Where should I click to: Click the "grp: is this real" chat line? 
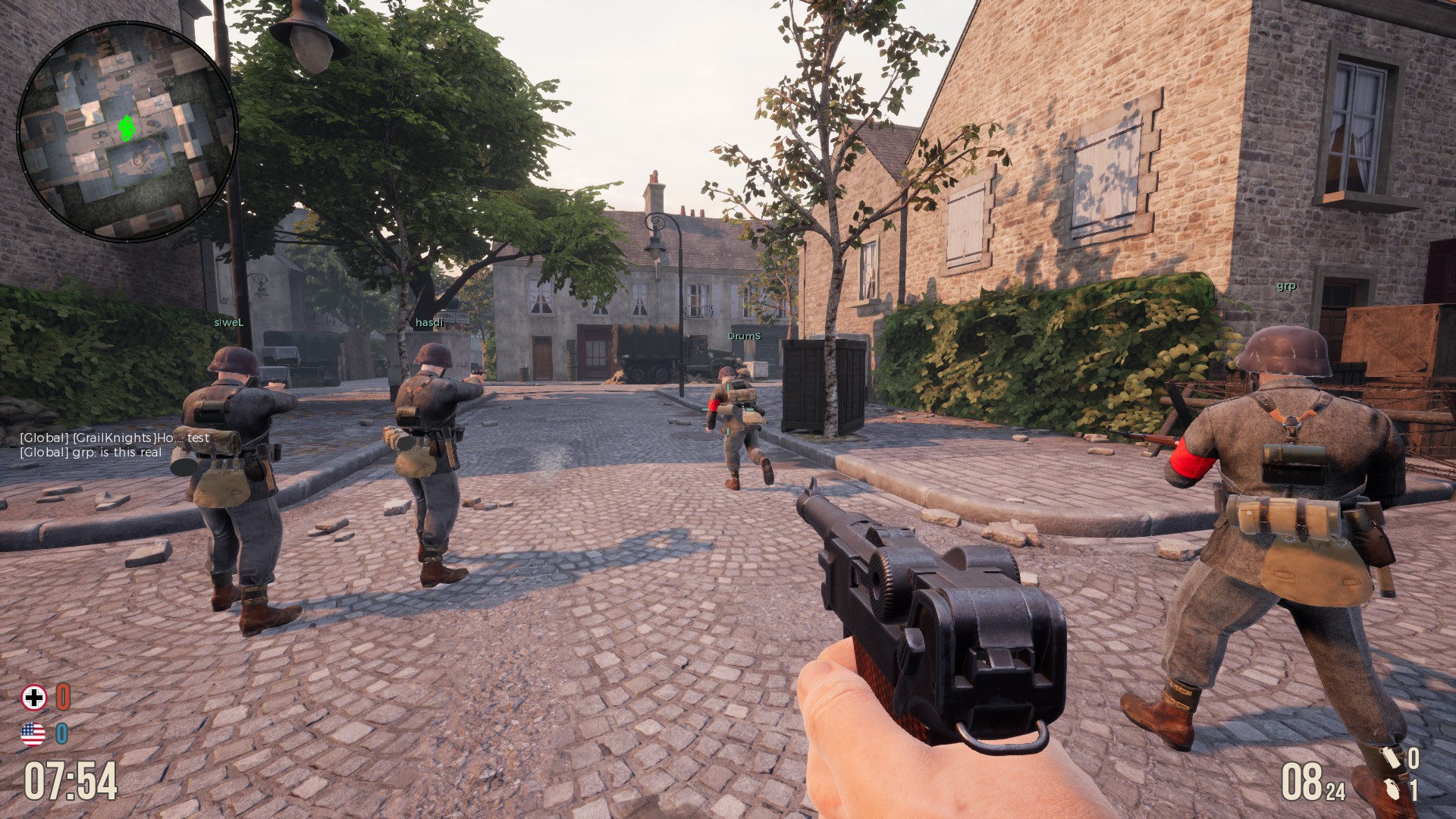click(x=91, y=452)
